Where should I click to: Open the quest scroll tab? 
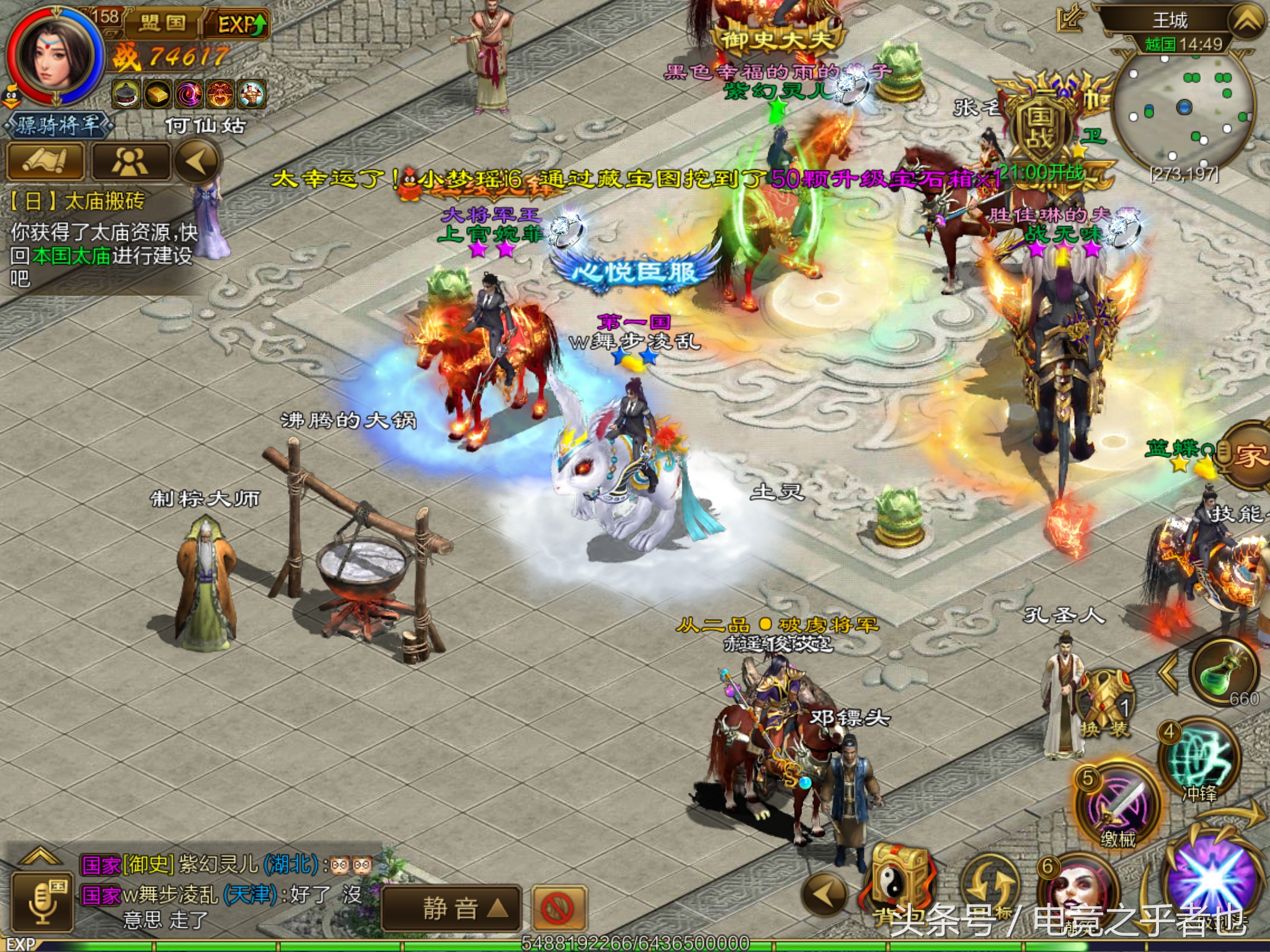point(45,161)
